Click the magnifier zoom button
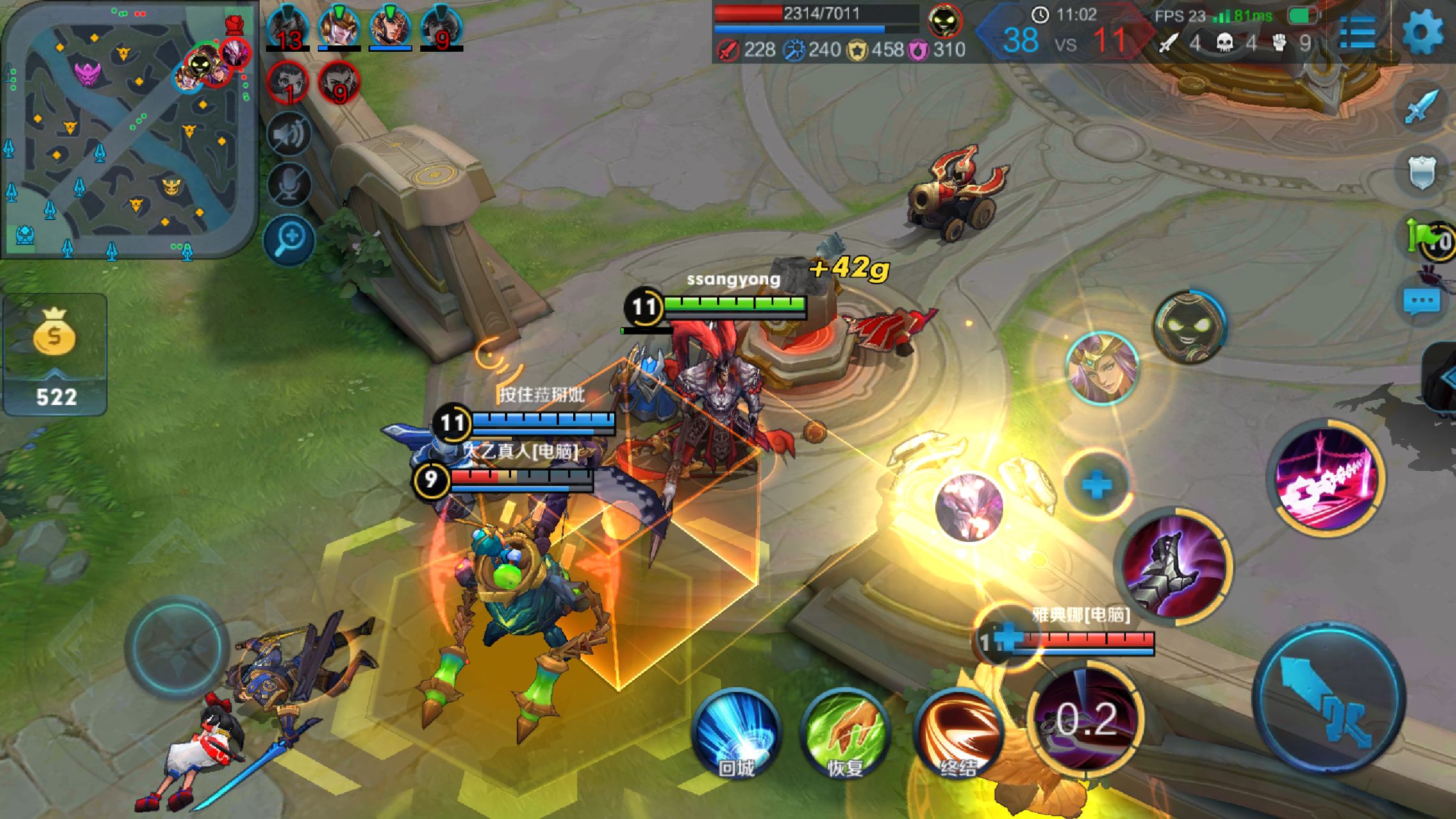1456x819 pixels. (290, 239)
